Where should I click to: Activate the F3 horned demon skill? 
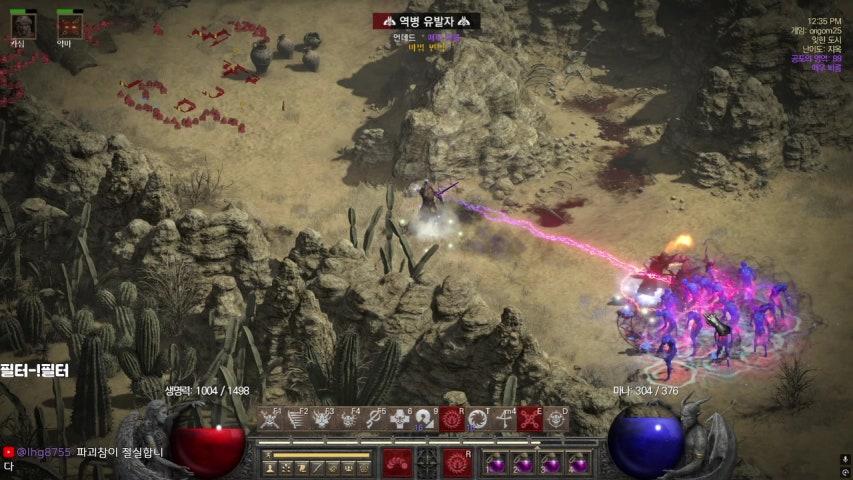tap(322, 420)
